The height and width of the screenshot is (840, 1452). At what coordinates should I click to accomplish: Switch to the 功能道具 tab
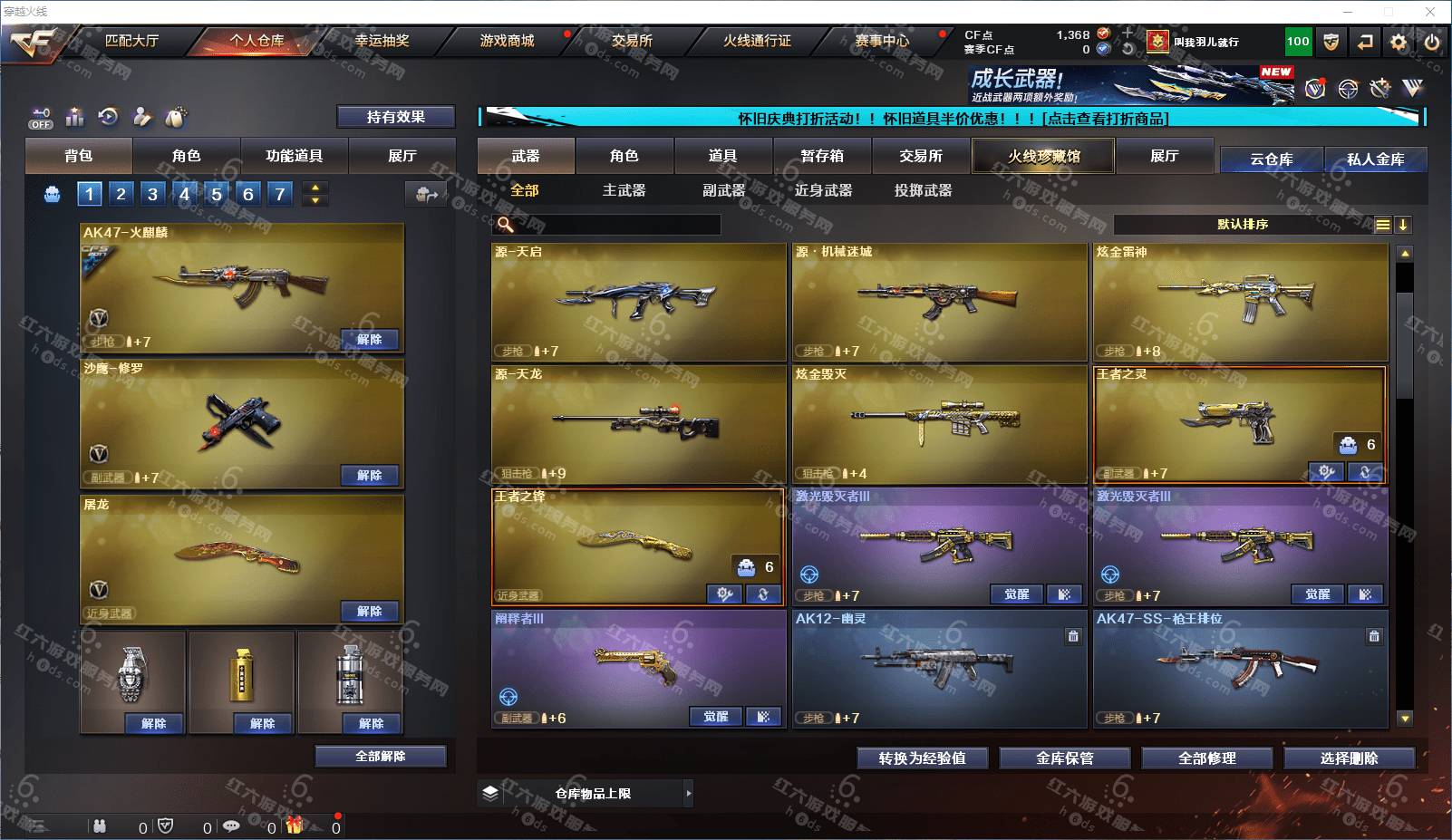(294, 156)
